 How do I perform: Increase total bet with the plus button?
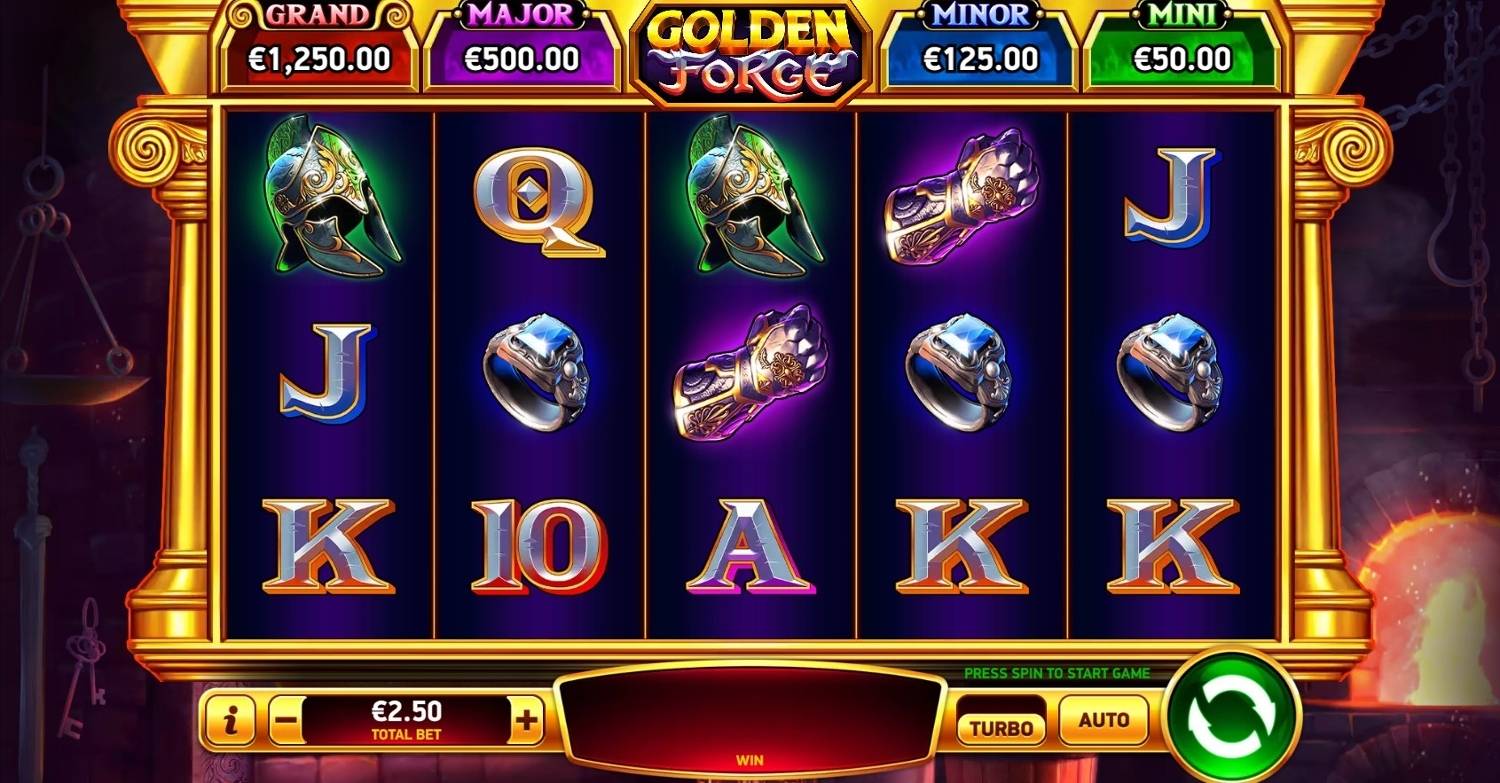point(526,720)
